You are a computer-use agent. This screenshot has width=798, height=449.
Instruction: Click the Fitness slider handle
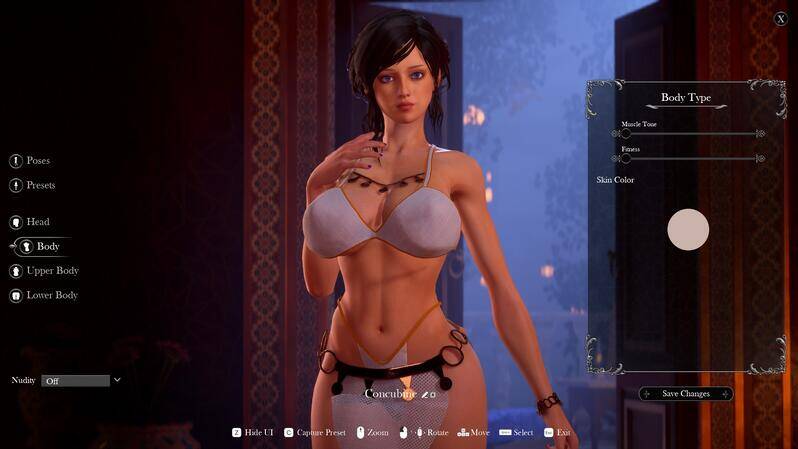pos(626,158)
